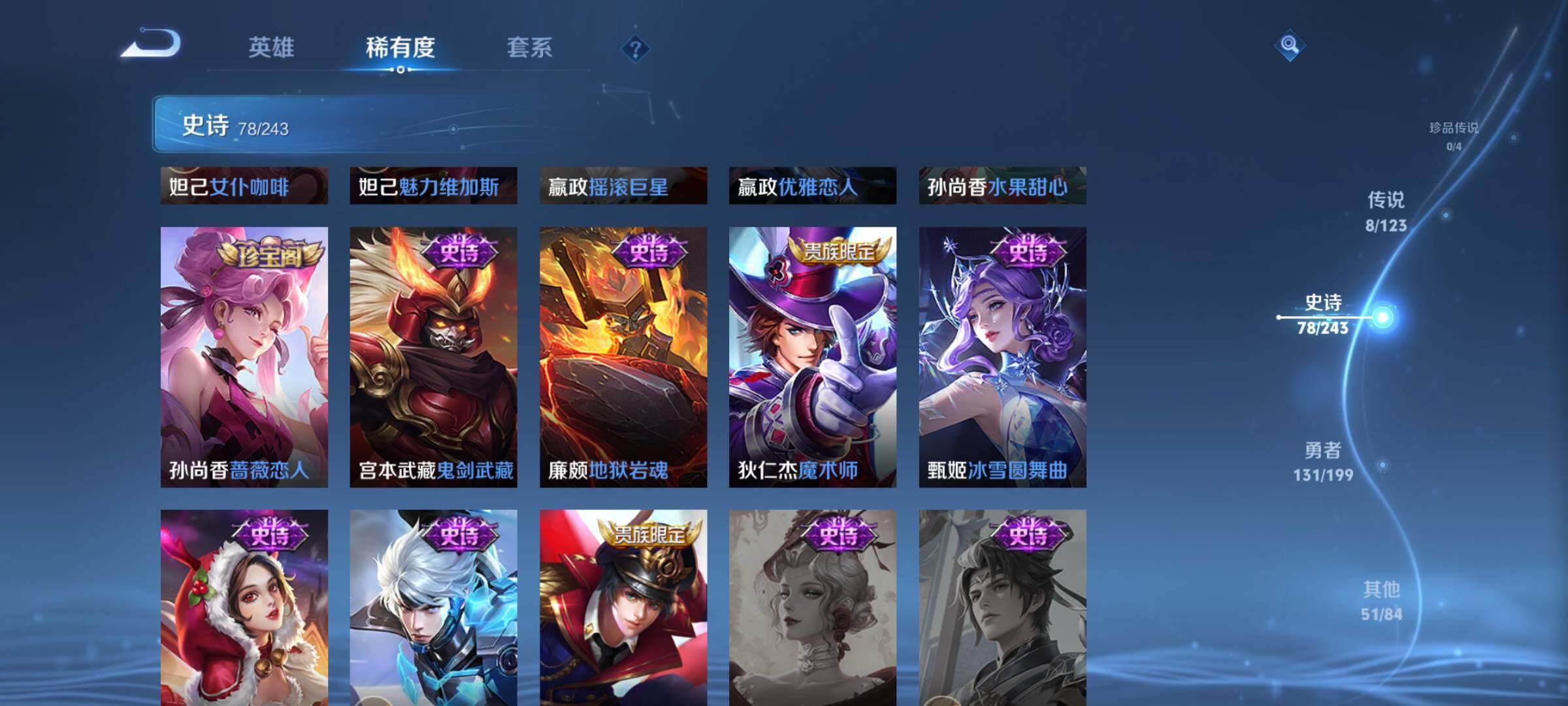Select 妲己 女仆咖啡 skin card
1568x706 pixels.
244,186
